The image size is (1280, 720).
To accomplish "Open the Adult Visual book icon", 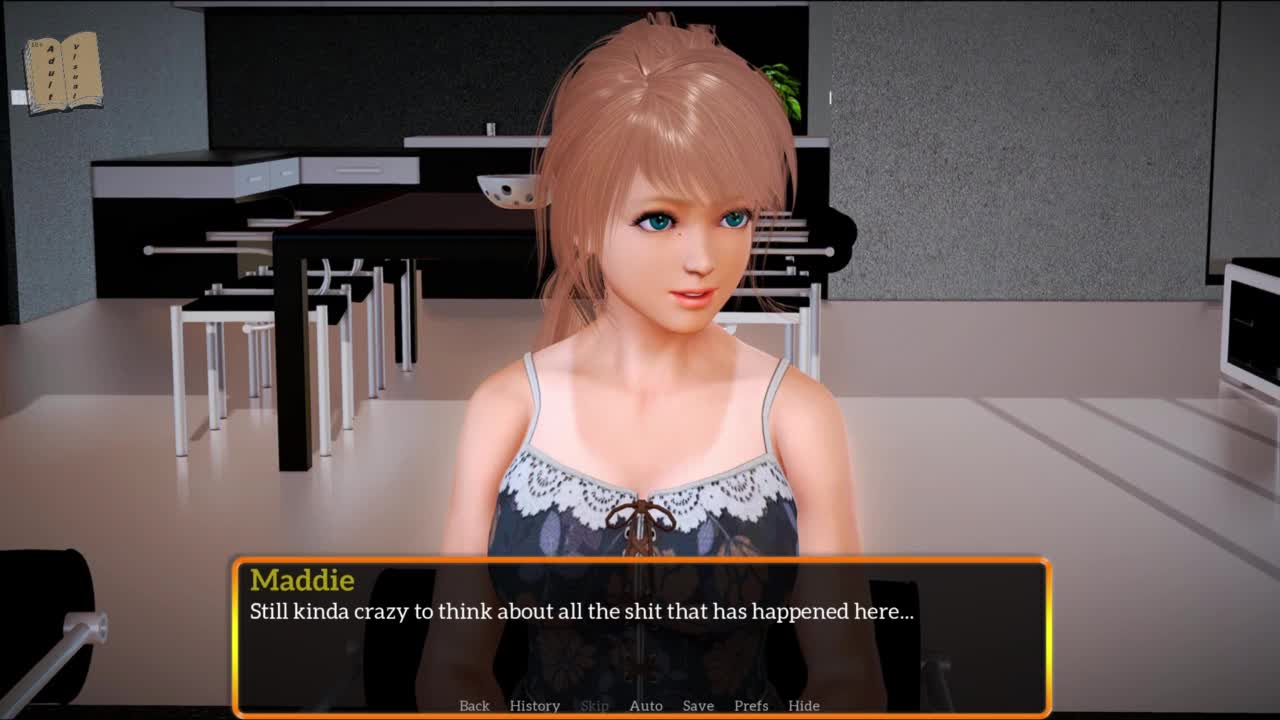I will [x=63, y=72].
